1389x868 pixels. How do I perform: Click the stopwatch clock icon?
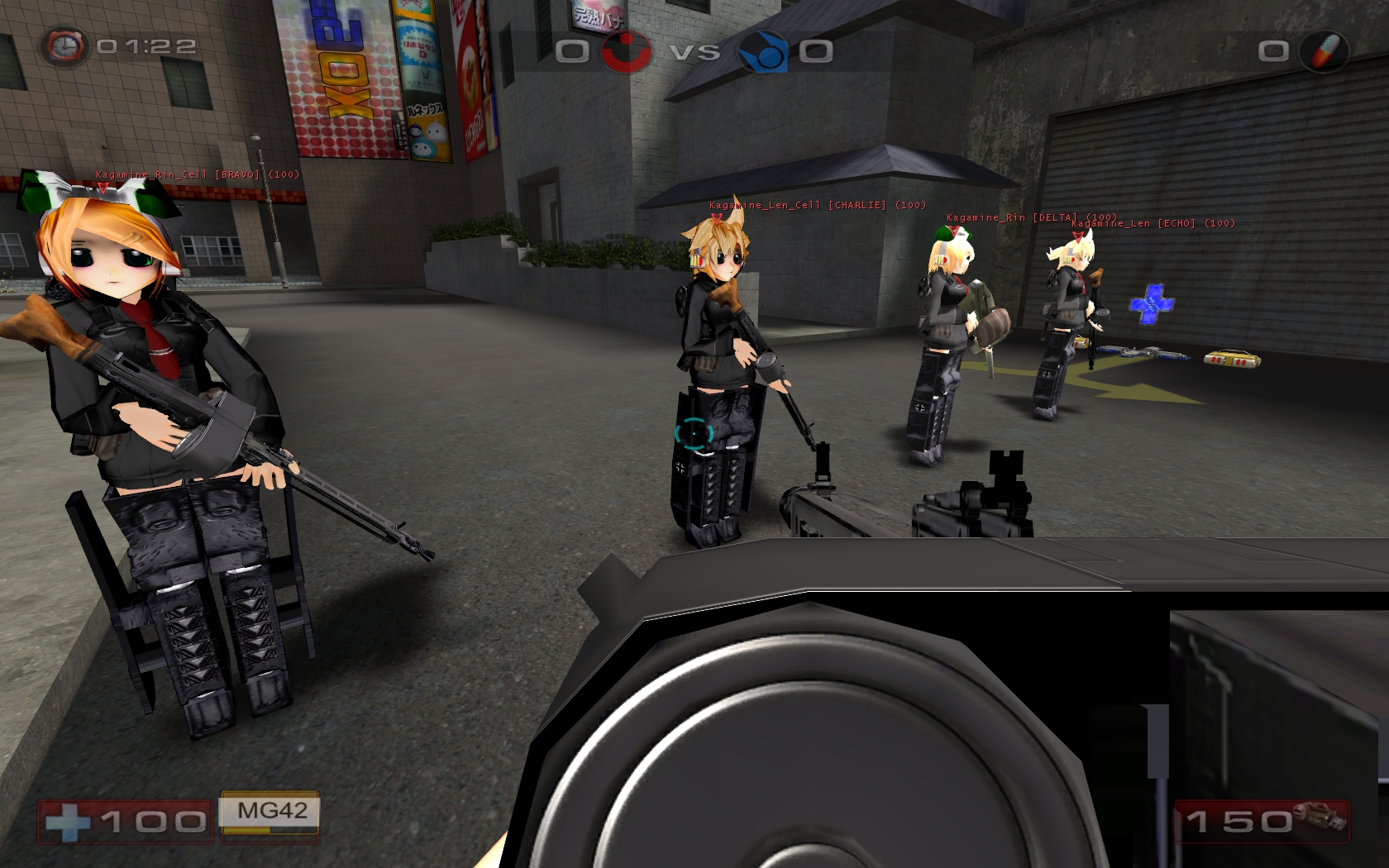(64, 46)
